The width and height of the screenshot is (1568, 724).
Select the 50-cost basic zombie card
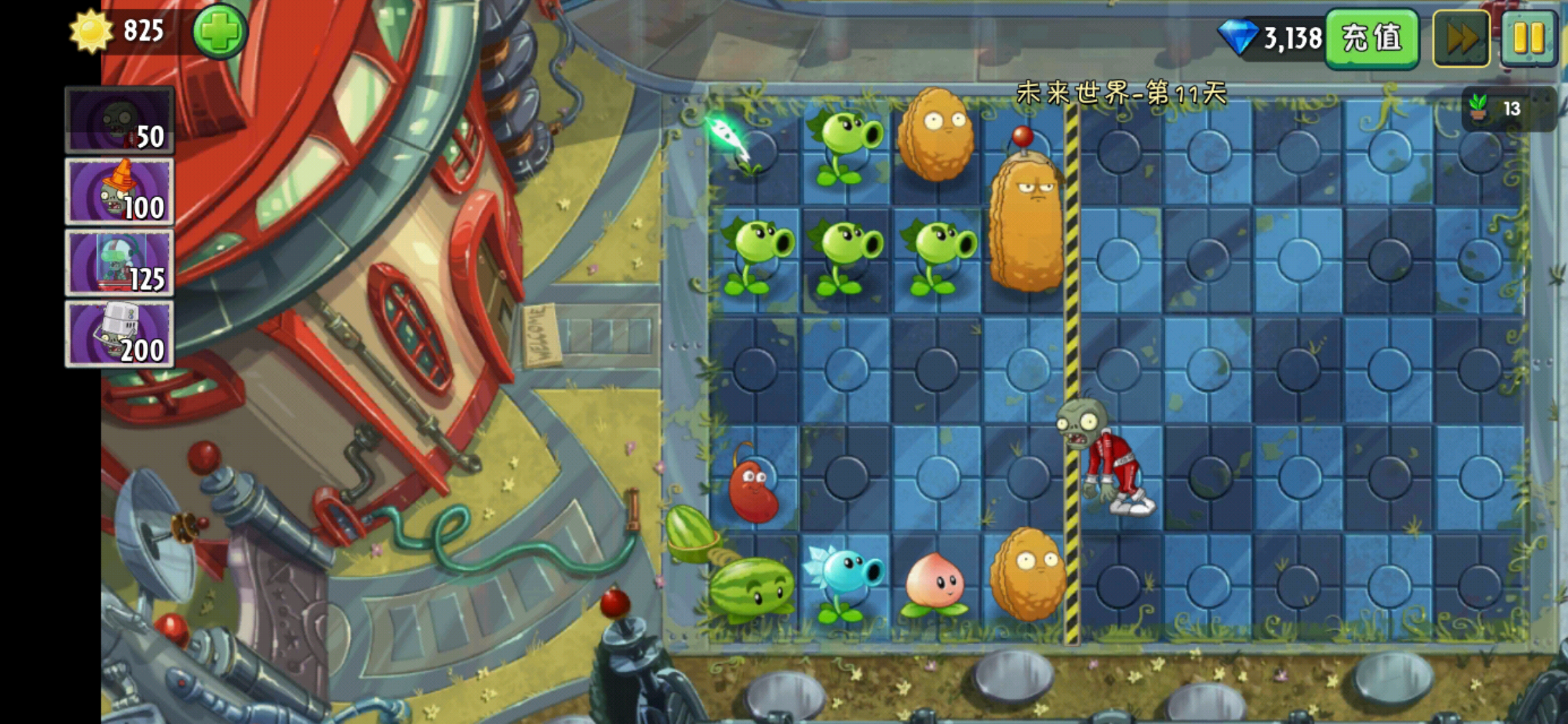[119, 121]
